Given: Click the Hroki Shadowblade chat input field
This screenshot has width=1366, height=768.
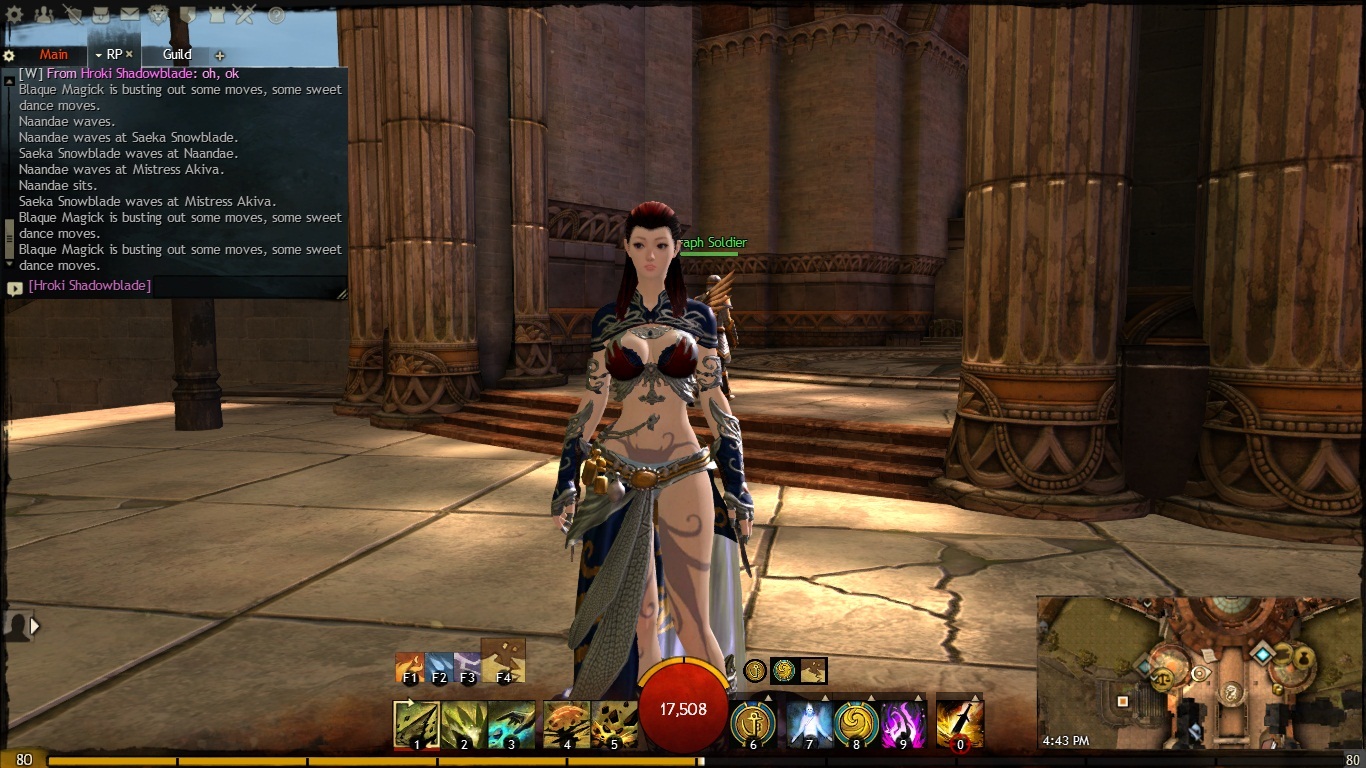Looking at the screenshot, I should click(x=180, y=286).
